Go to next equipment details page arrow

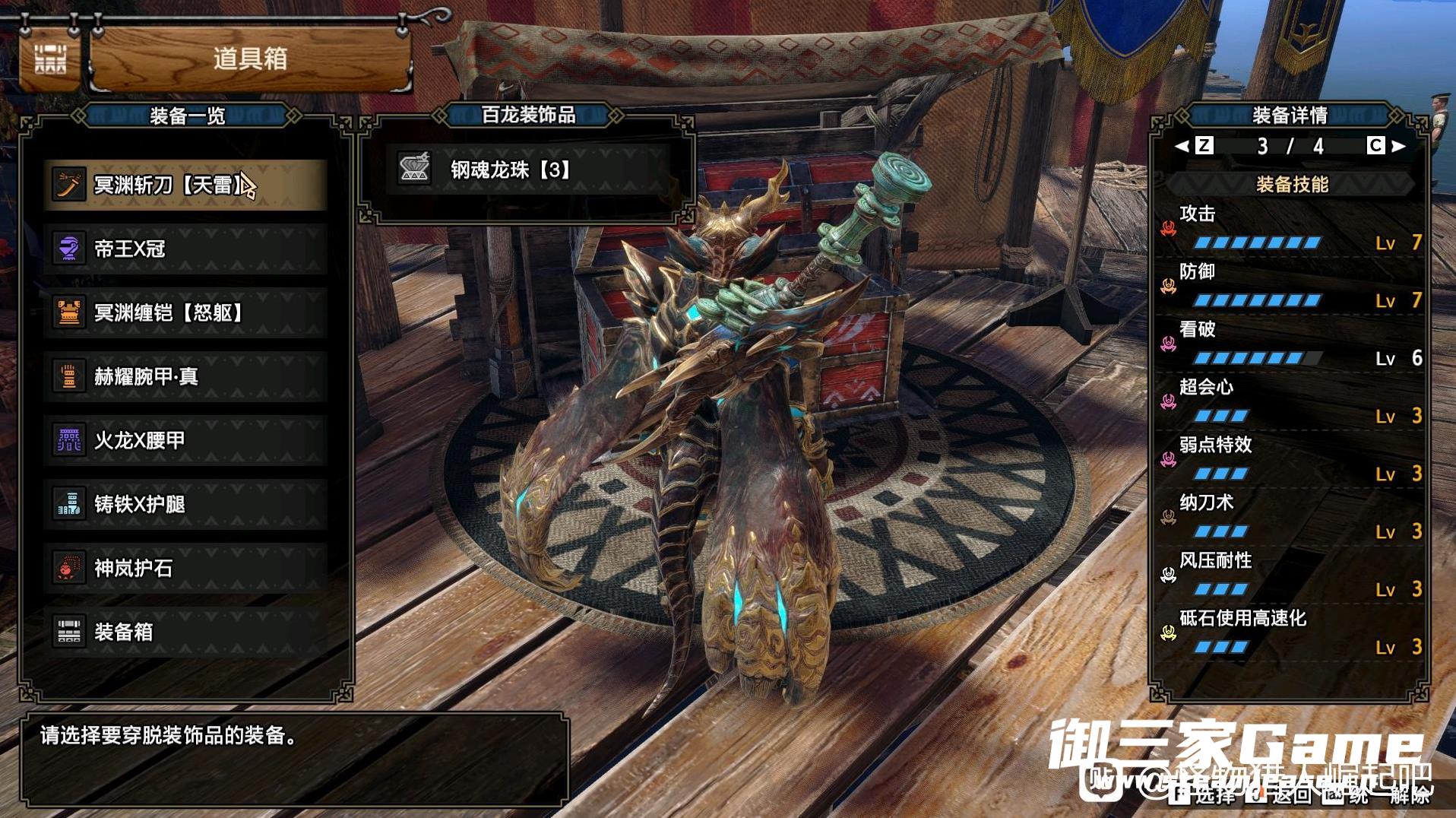[1398, 145]
